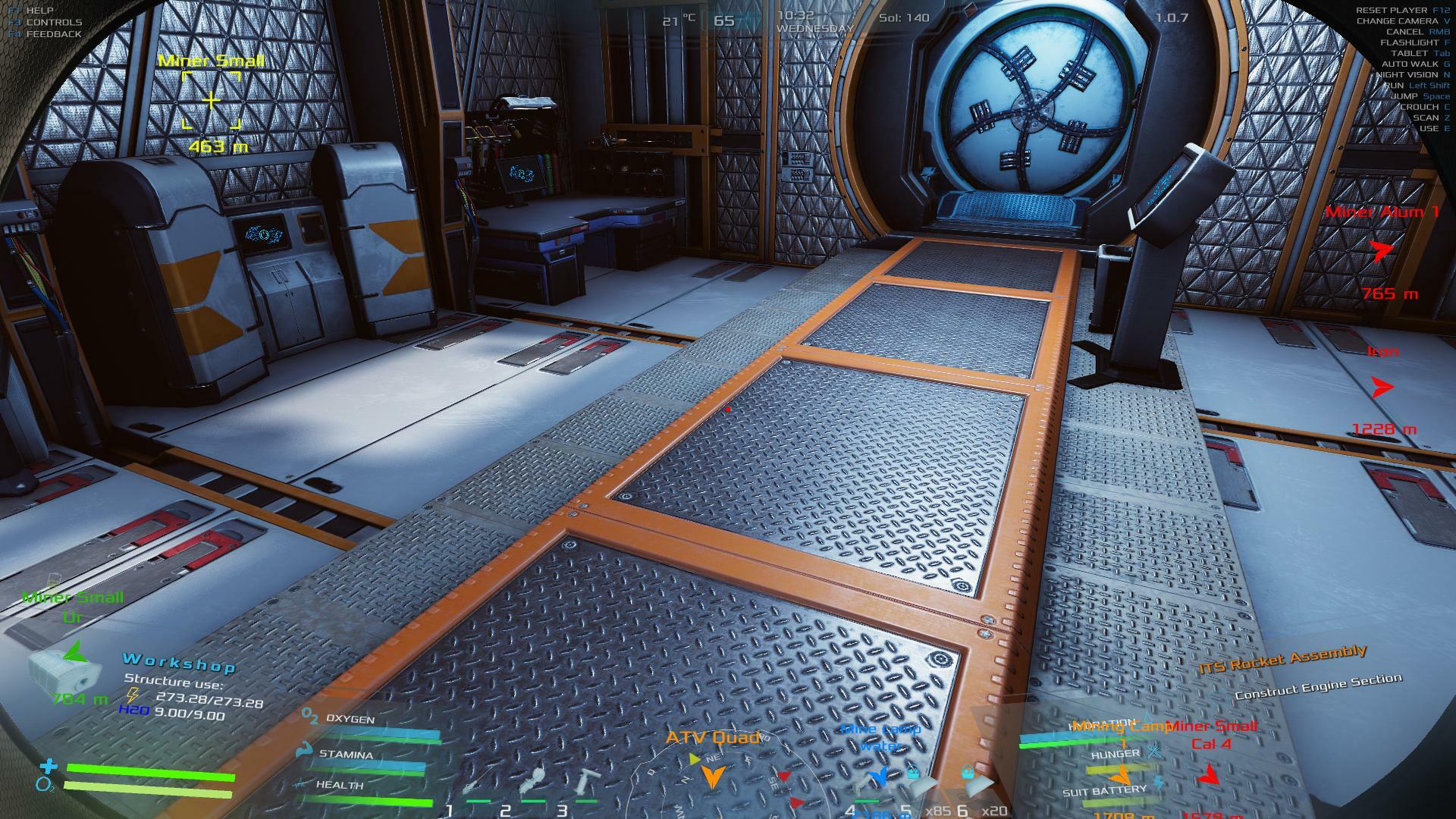Click the yellow Miner Small waypoint crosshair
Image resolution: width=1456 pixels, height=819 pixels.
click(x=211, y=100)
